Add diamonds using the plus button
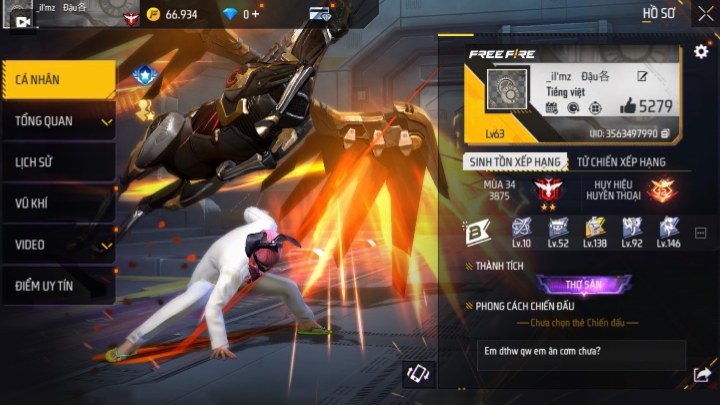This screenshot has width=720, height=405. [256, 15]
